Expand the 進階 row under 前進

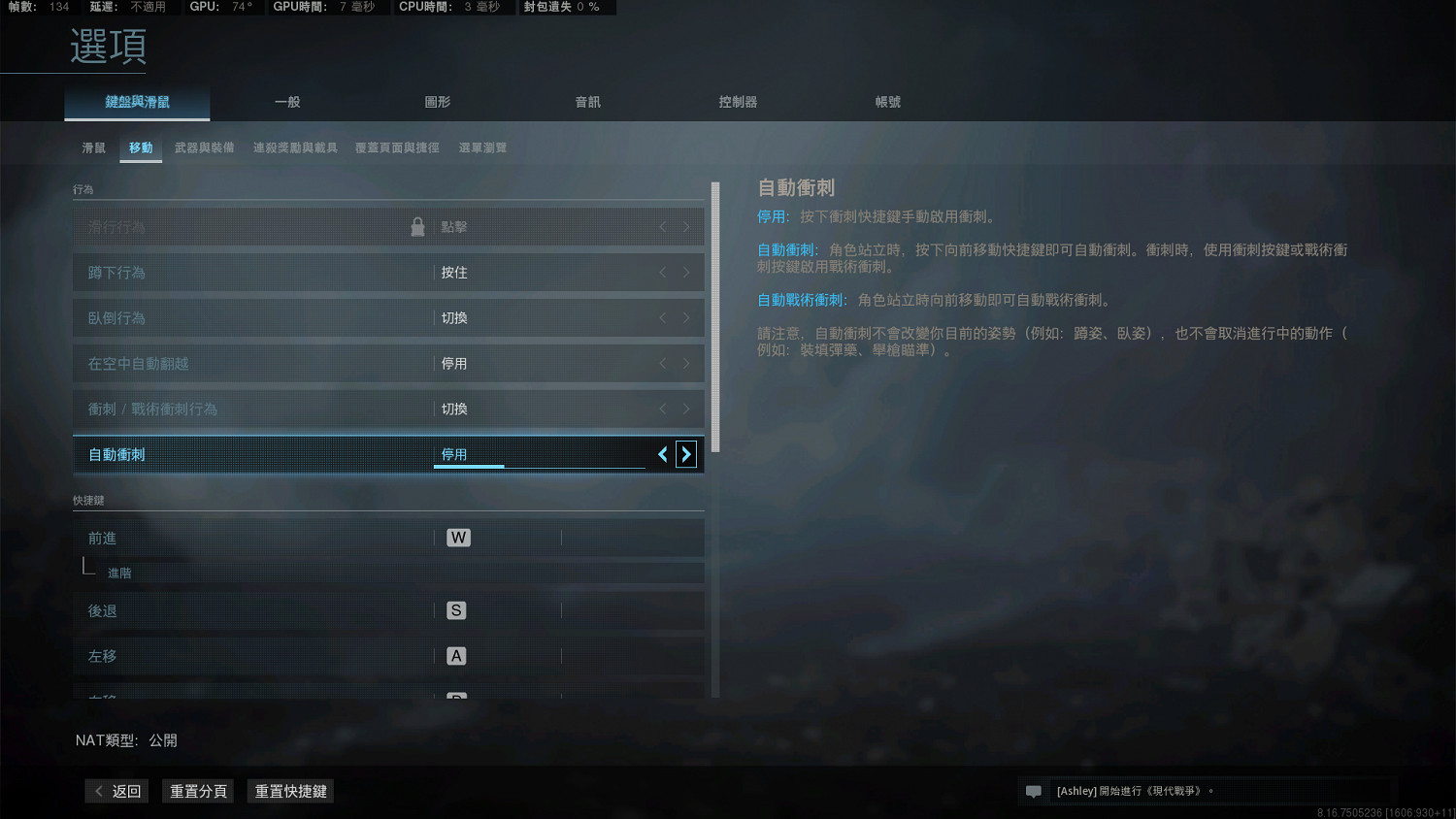pos(118,573)
